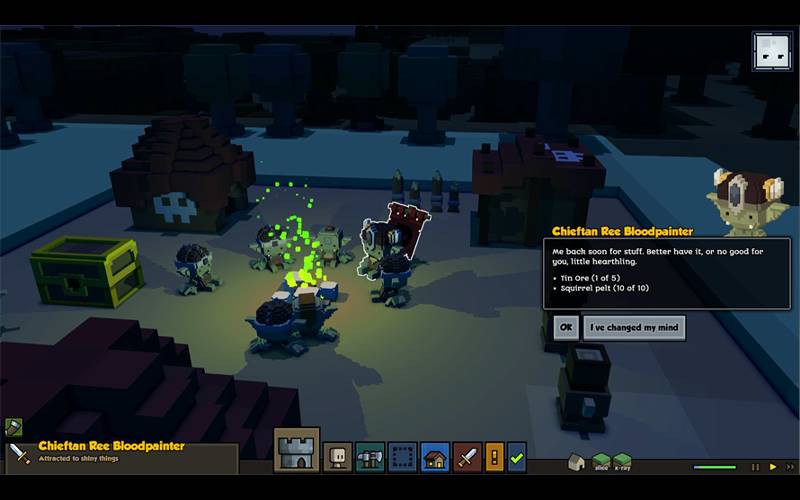This screenshot has width=800, height=500.
Task: Open the house building menu
Action: [x=435, y=456]
